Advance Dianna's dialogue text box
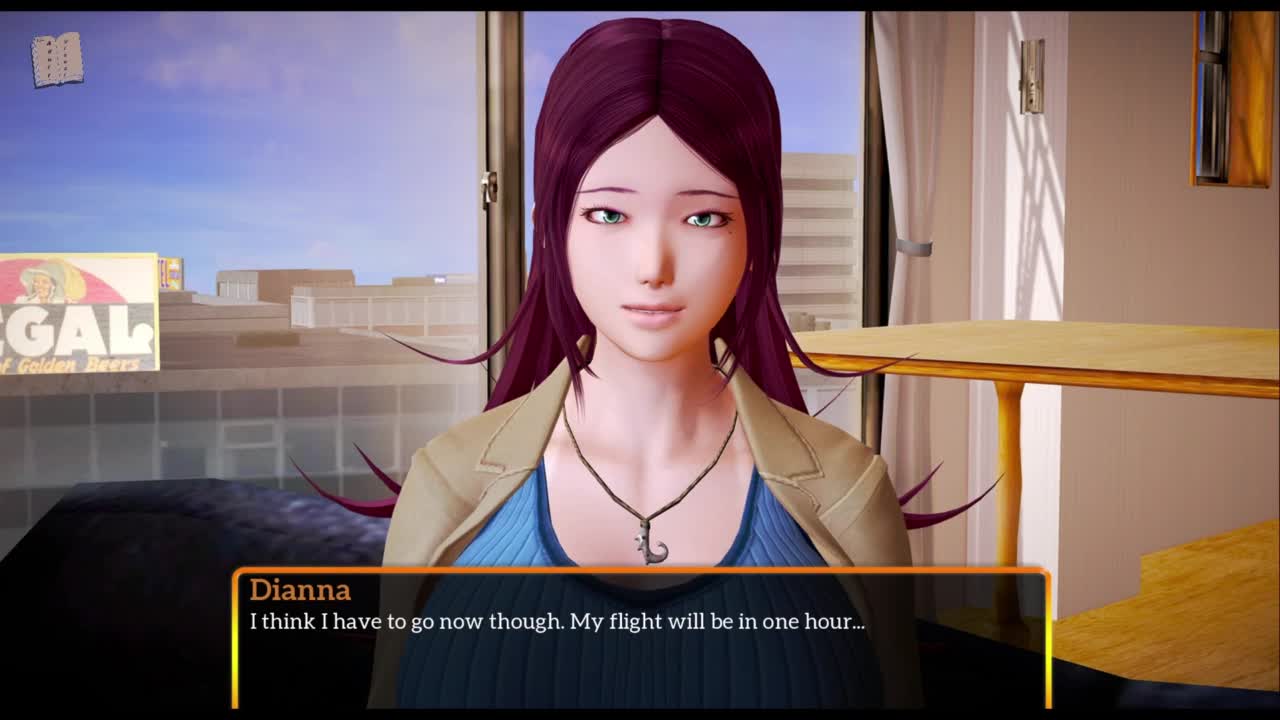Viewport: 1280px width, 720px height. click(641, 640)
